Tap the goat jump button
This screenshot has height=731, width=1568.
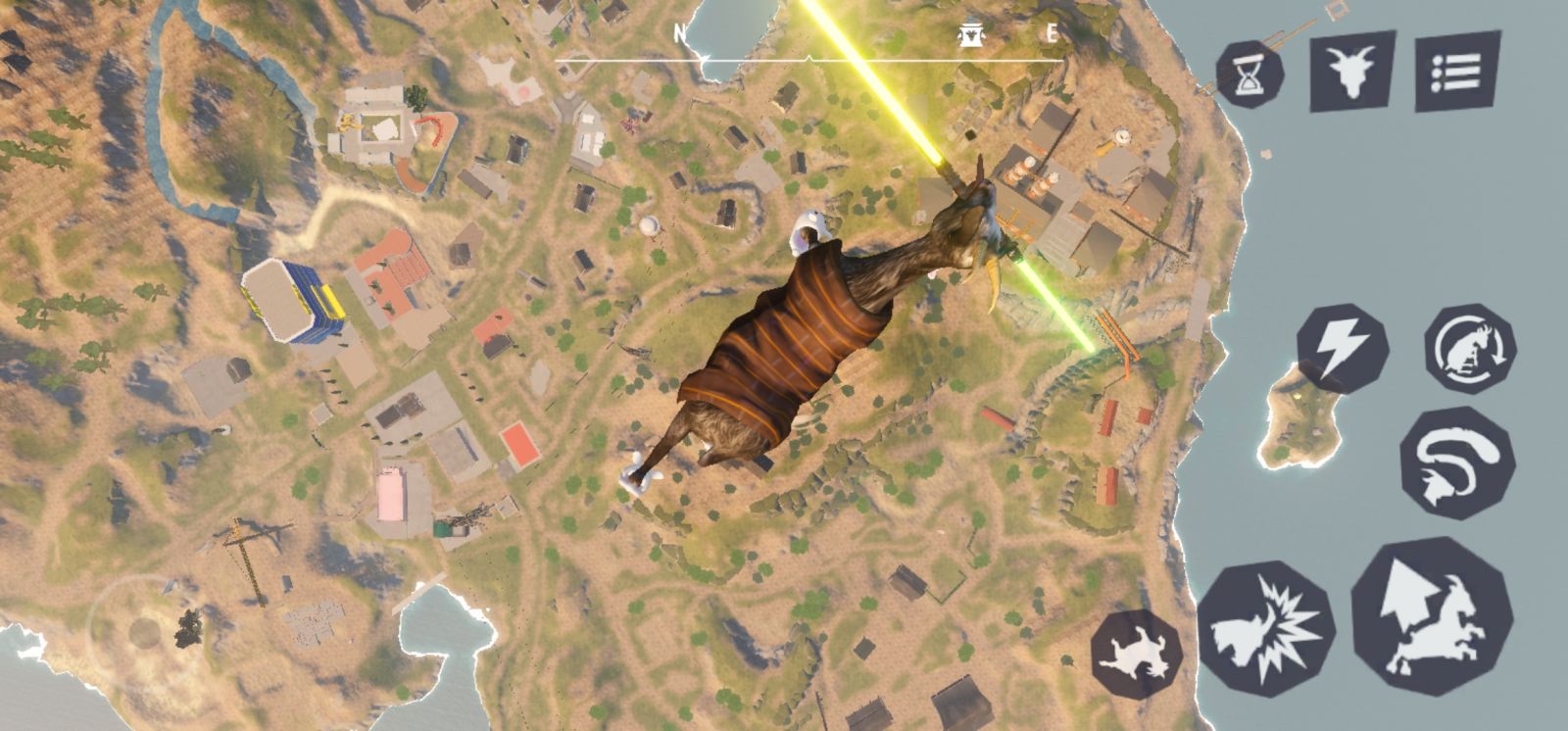pos(1431,615)
